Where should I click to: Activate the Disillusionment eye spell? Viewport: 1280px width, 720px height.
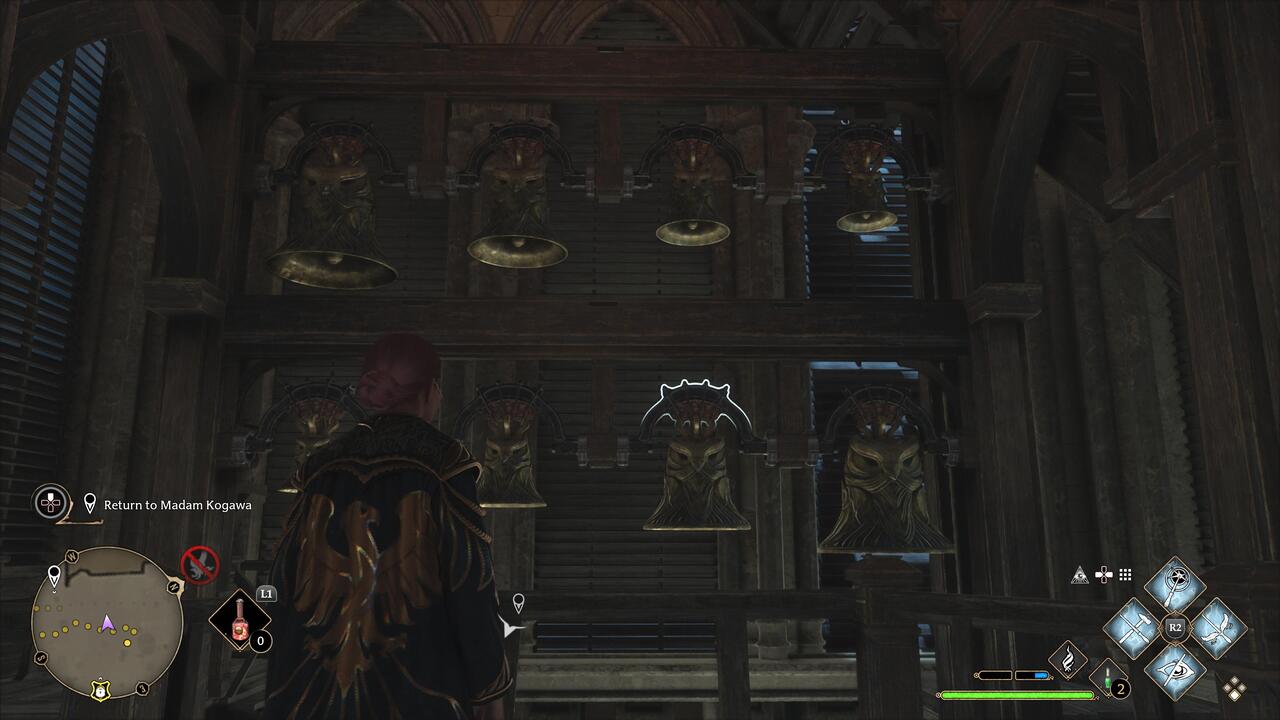[1175, 670]
